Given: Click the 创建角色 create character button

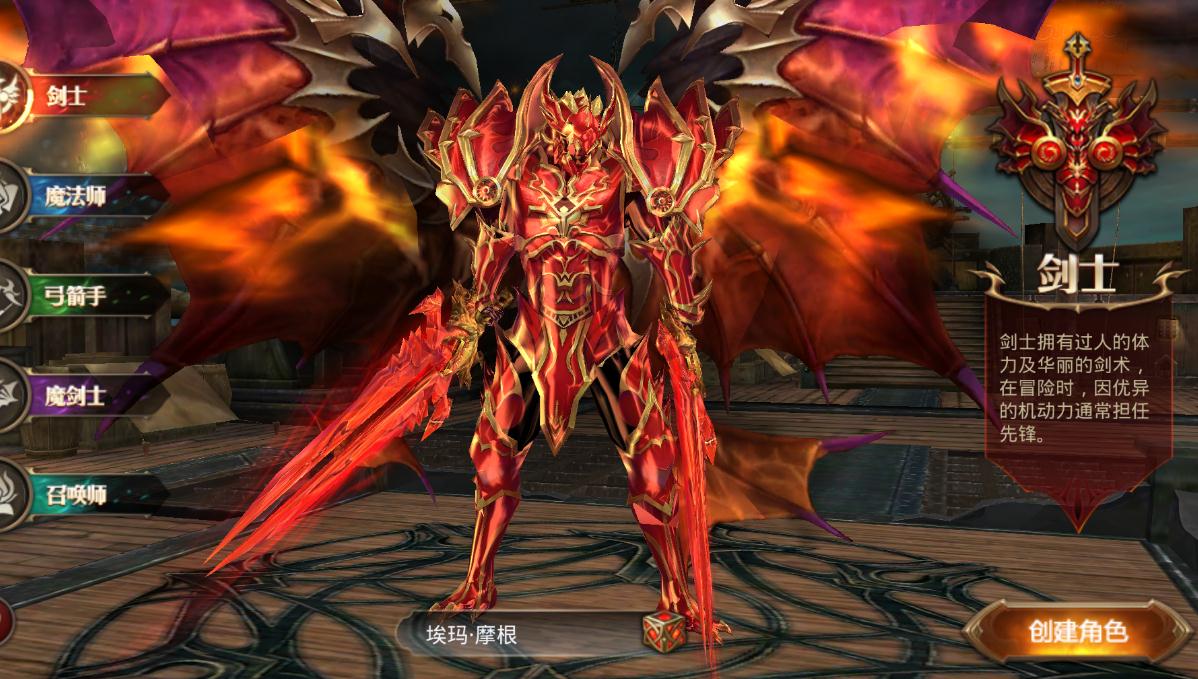Looking at the screenshot, I should 1077,632.
